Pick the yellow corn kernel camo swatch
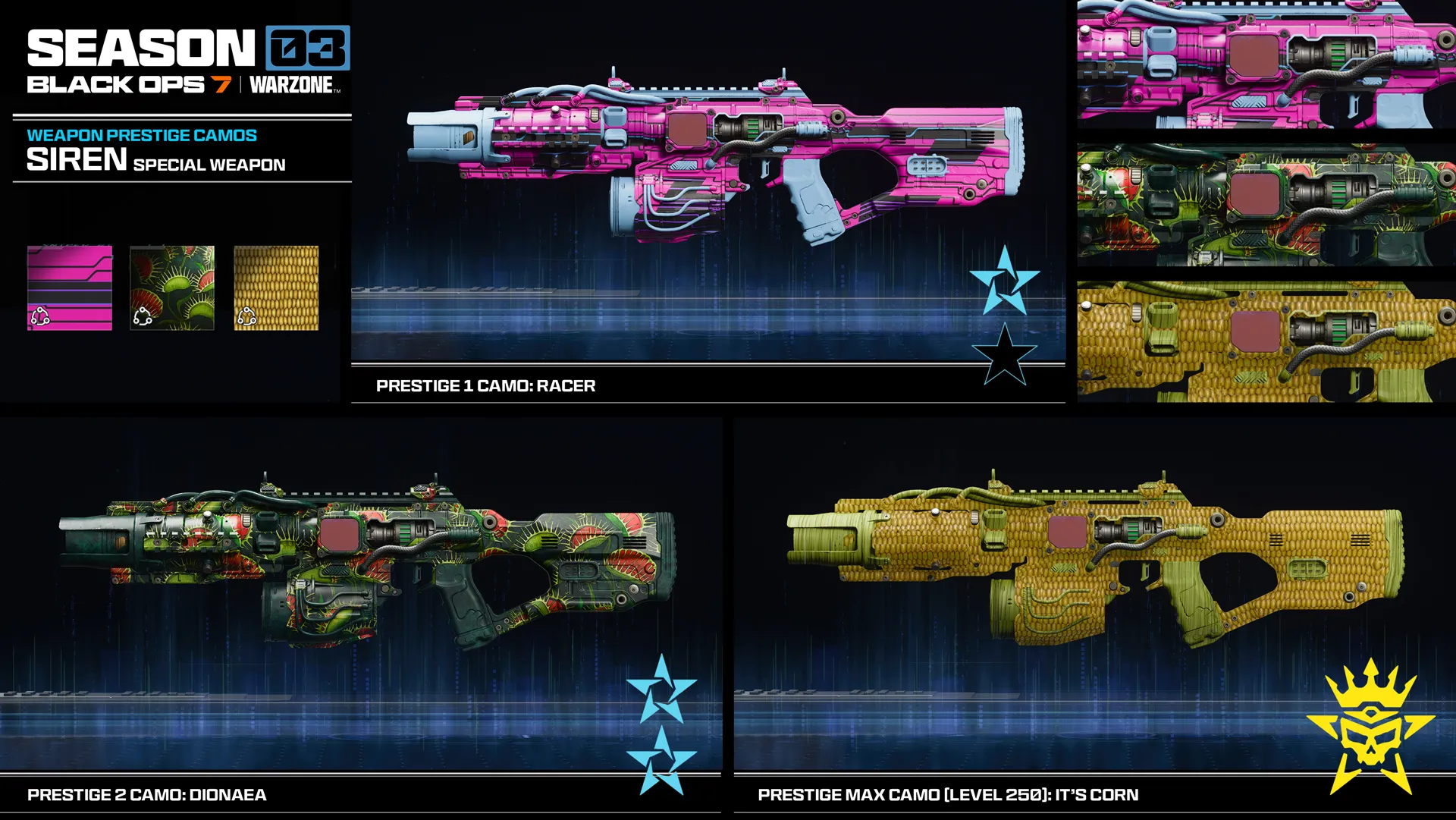Image resolution: width=1456 pixels, height=820 pixels. click(276, 287)
